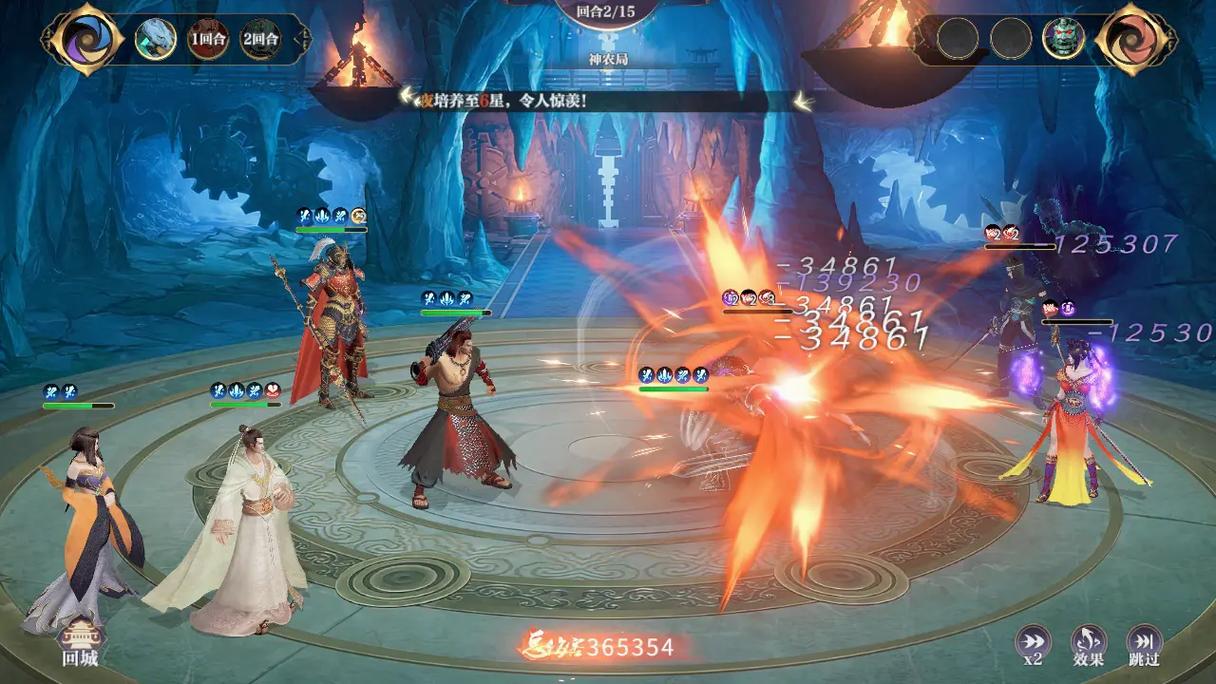Select the blue-purple swirl team emblem

click(83, 39)
